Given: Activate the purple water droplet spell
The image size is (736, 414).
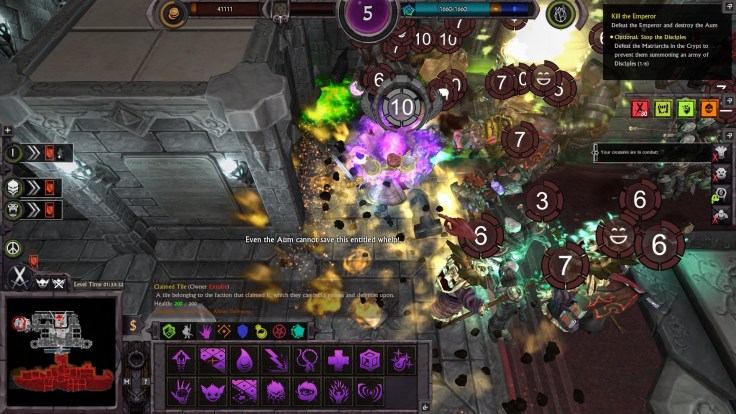Looking at the screenshot, I should [243, 360].
